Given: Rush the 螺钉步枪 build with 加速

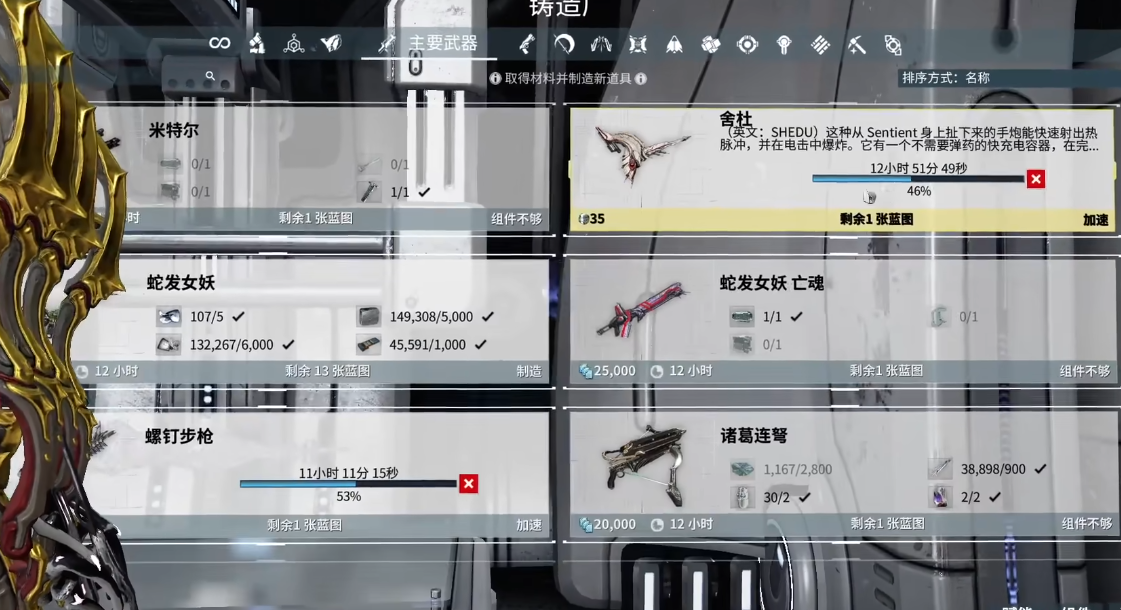Looking at the screenshot, I should (x=529, y=524).
